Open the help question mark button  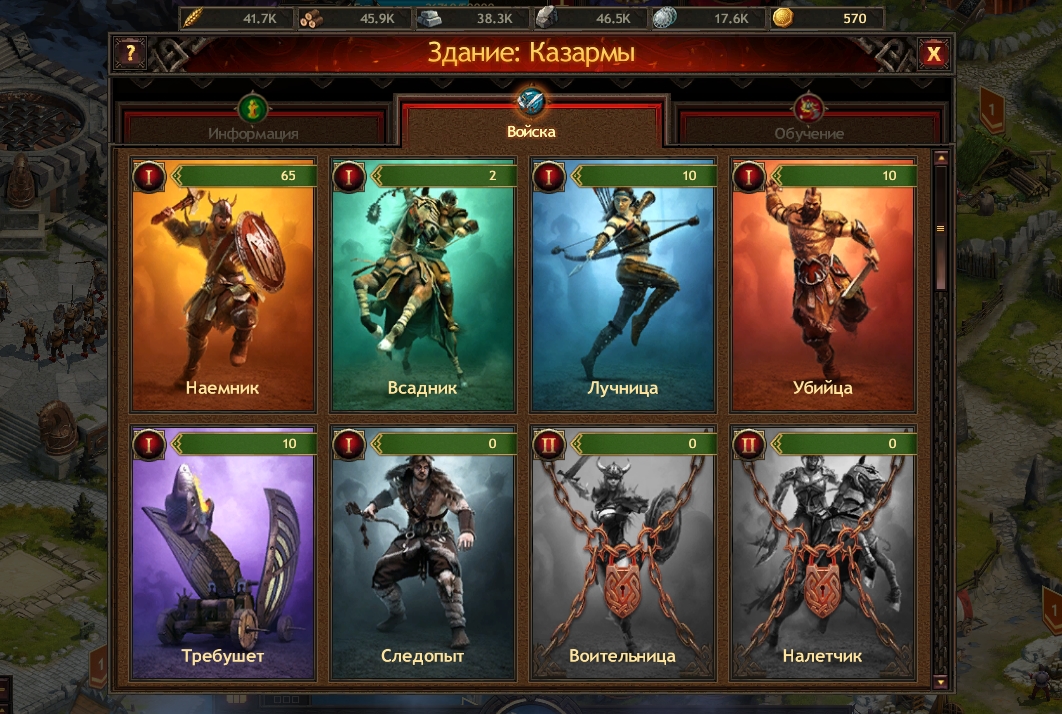coord(131,53)
